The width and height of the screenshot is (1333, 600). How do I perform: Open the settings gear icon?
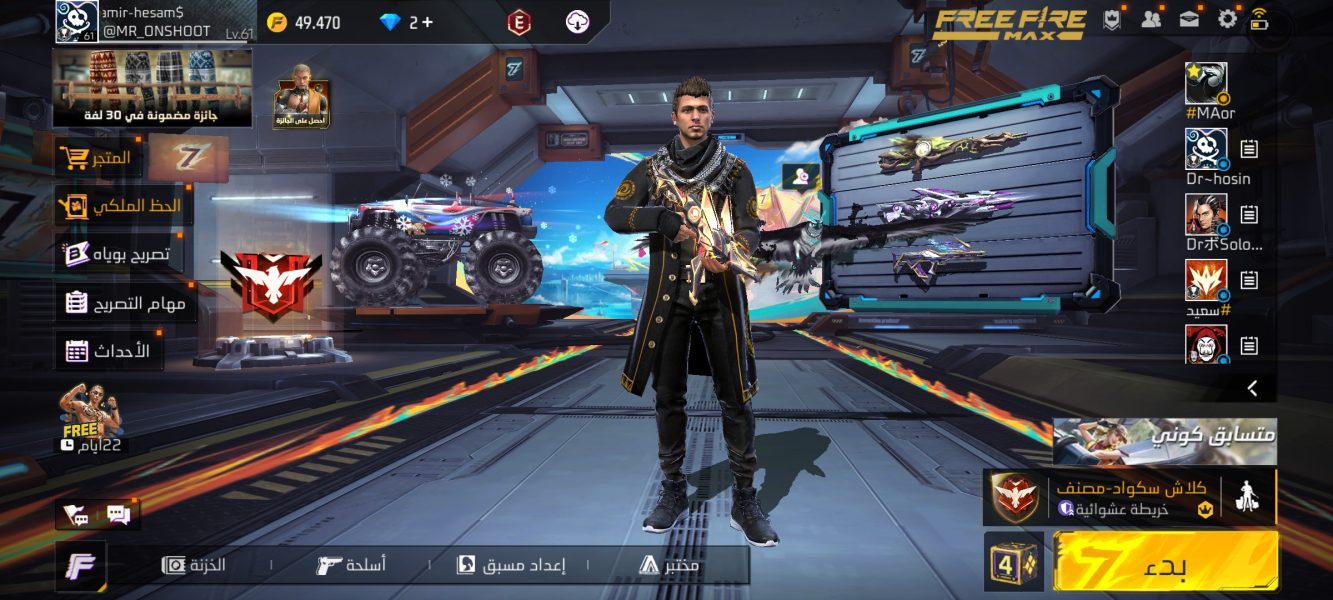pos(1227,19)
